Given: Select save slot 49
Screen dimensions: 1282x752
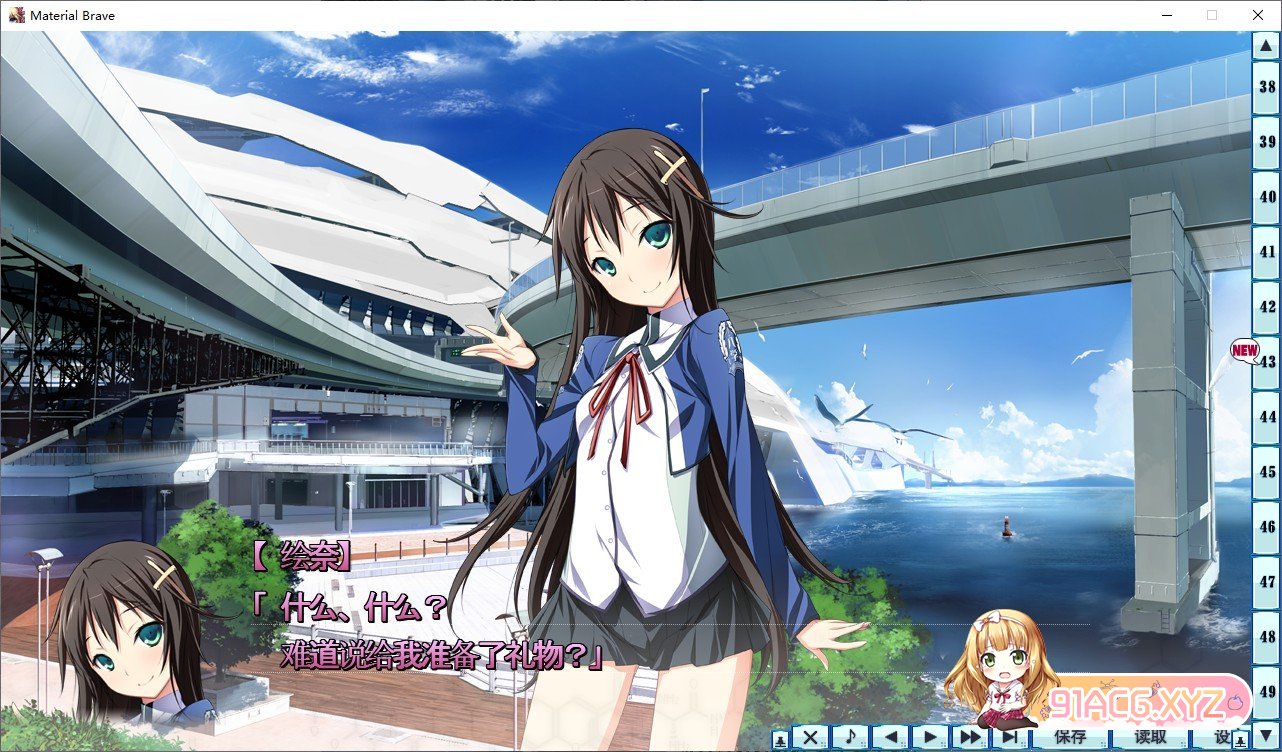Looking at the screenshot, I should pos(1267,691).
